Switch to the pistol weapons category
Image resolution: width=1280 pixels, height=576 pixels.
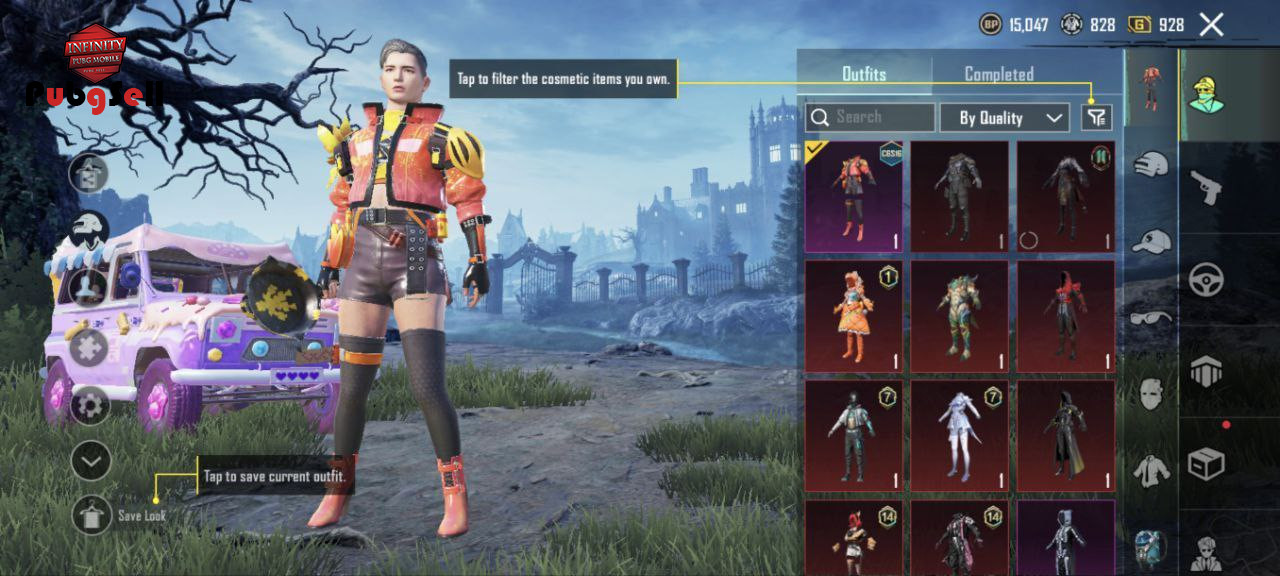(1206, 187)
